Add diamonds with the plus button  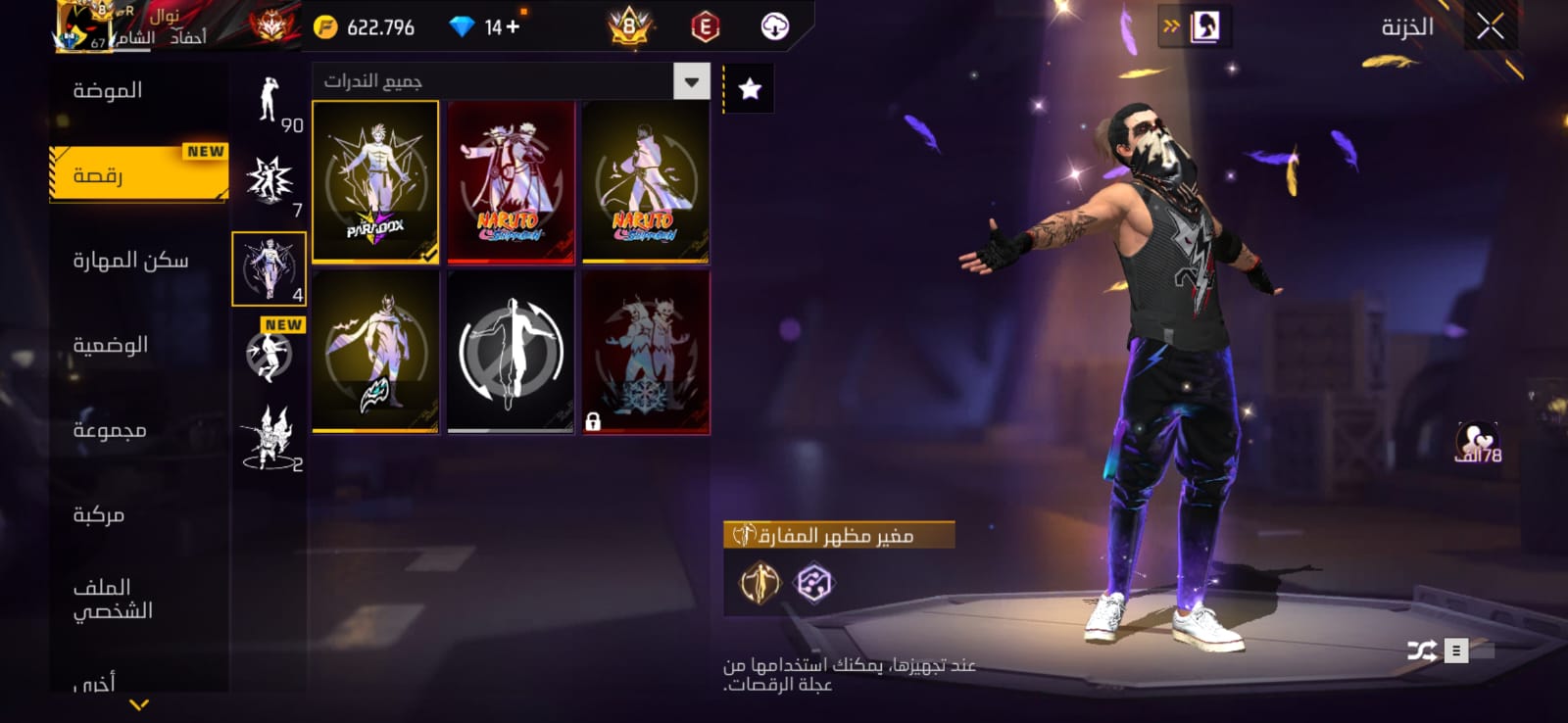(513, 27)
